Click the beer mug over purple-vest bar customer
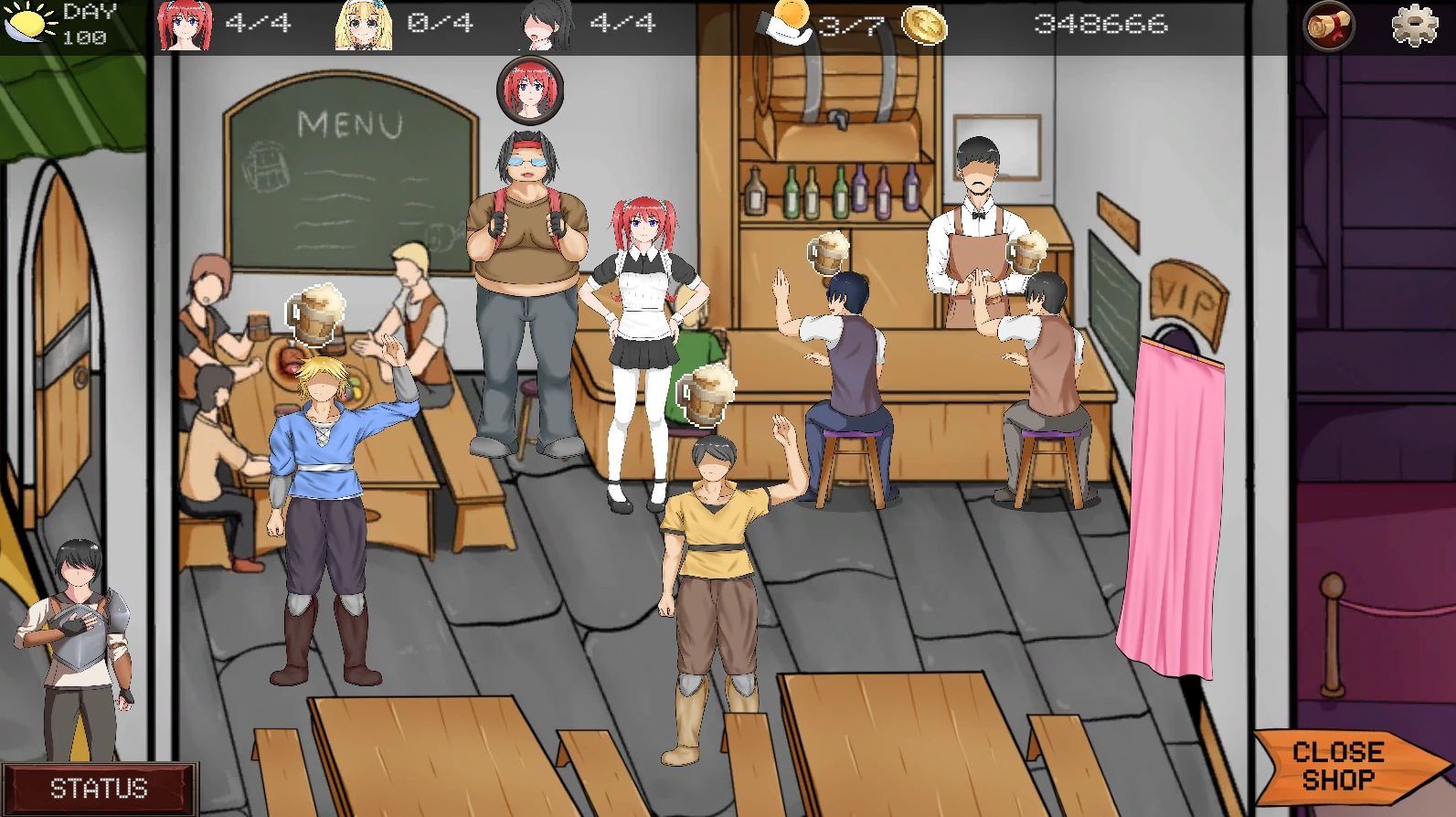This screenshot has width=1456, height=817. coord(828,251)
